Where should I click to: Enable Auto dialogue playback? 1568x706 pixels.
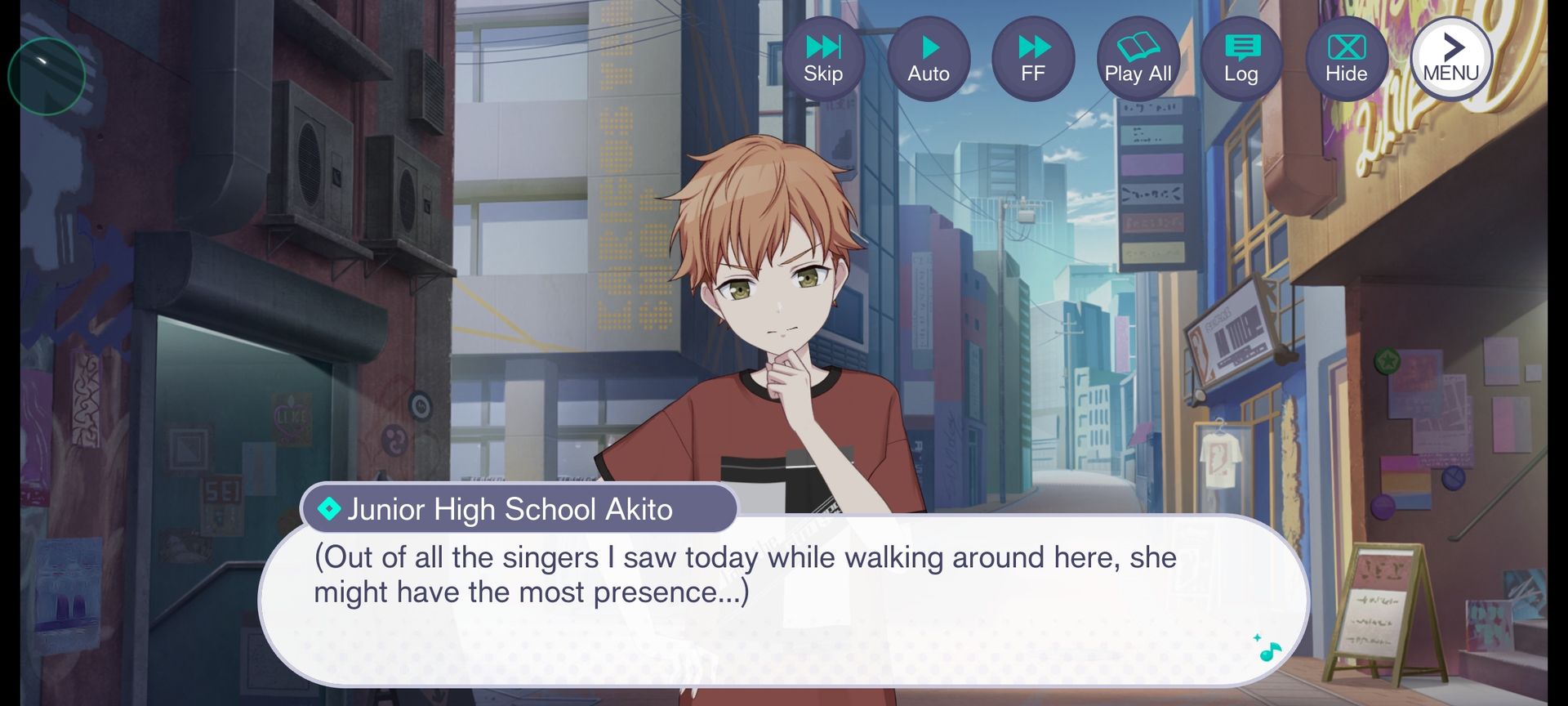[929, 59]
